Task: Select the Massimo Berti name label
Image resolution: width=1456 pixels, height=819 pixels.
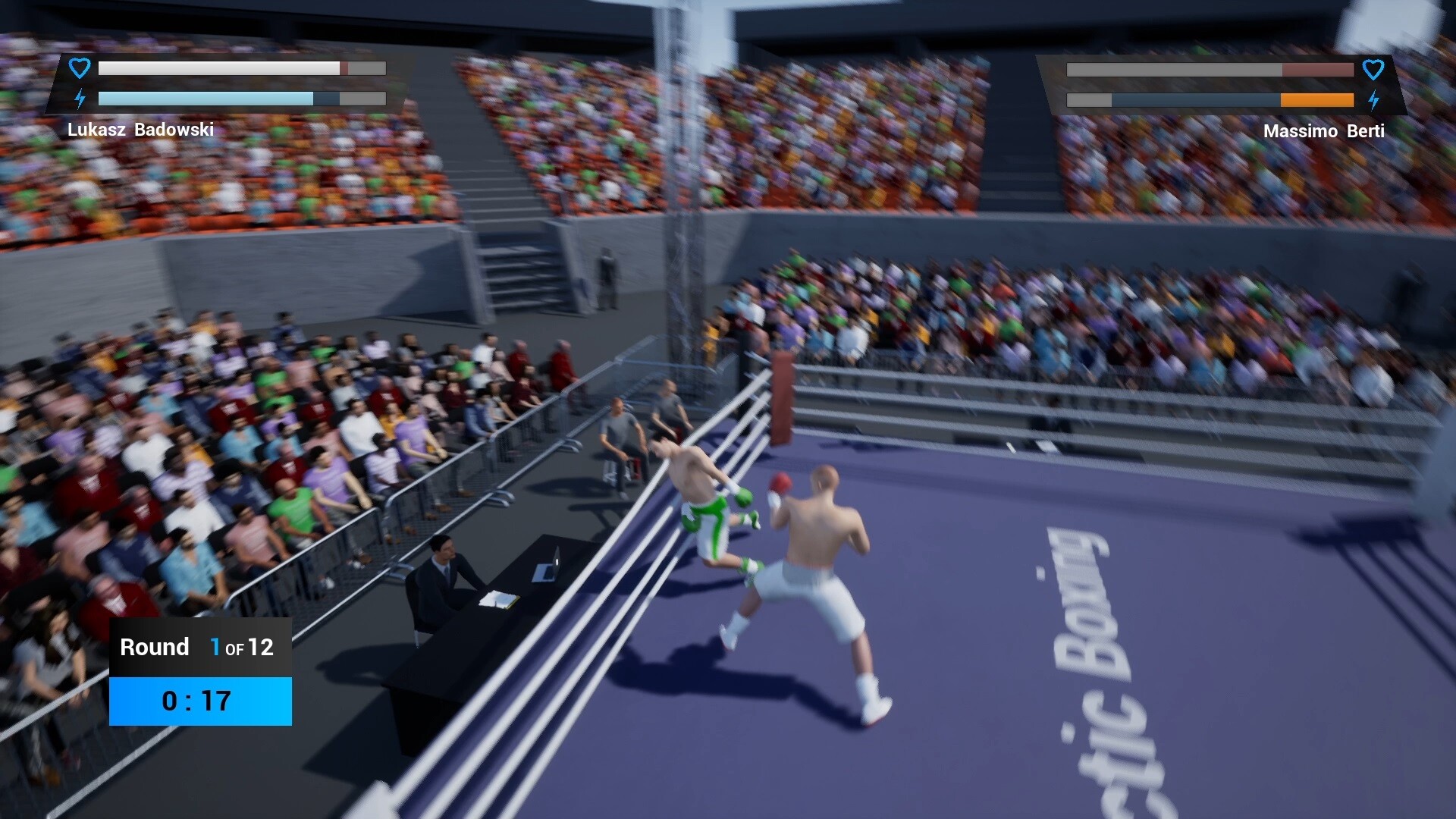Action: click(x=1323, y=130)
